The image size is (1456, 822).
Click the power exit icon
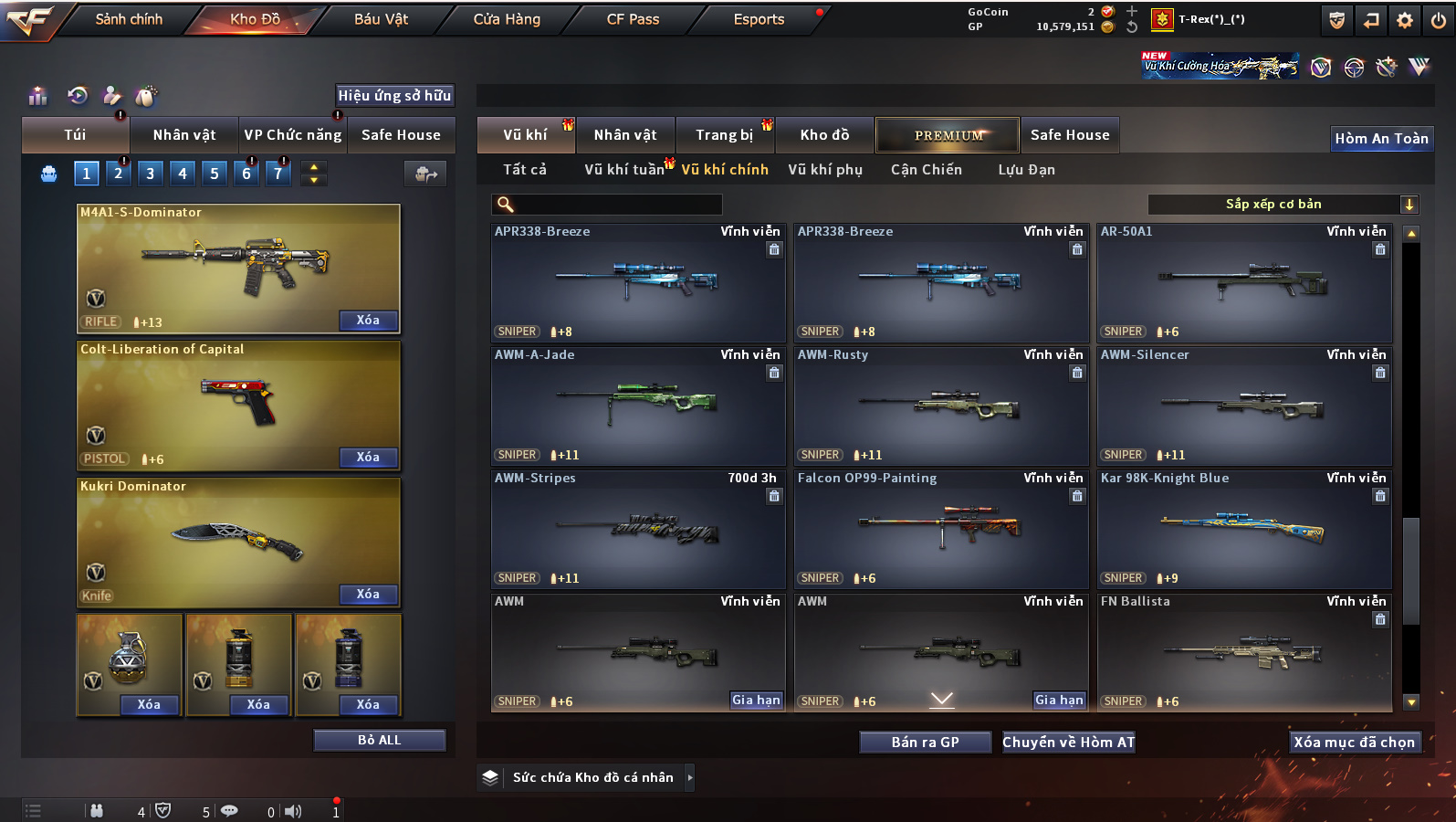(1438, 20)
